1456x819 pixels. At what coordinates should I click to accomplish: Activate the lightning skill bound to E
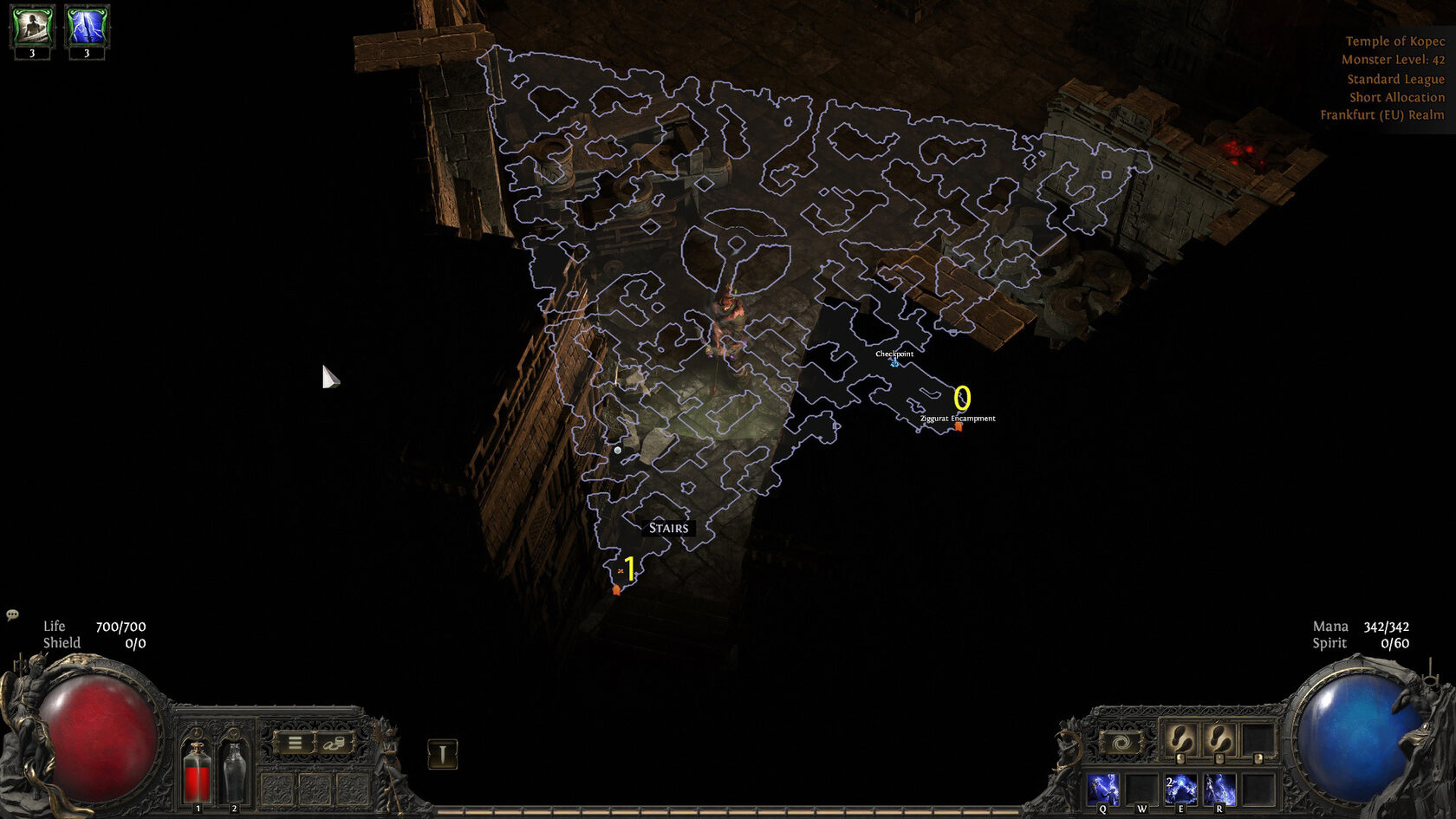pos(1180,790)
